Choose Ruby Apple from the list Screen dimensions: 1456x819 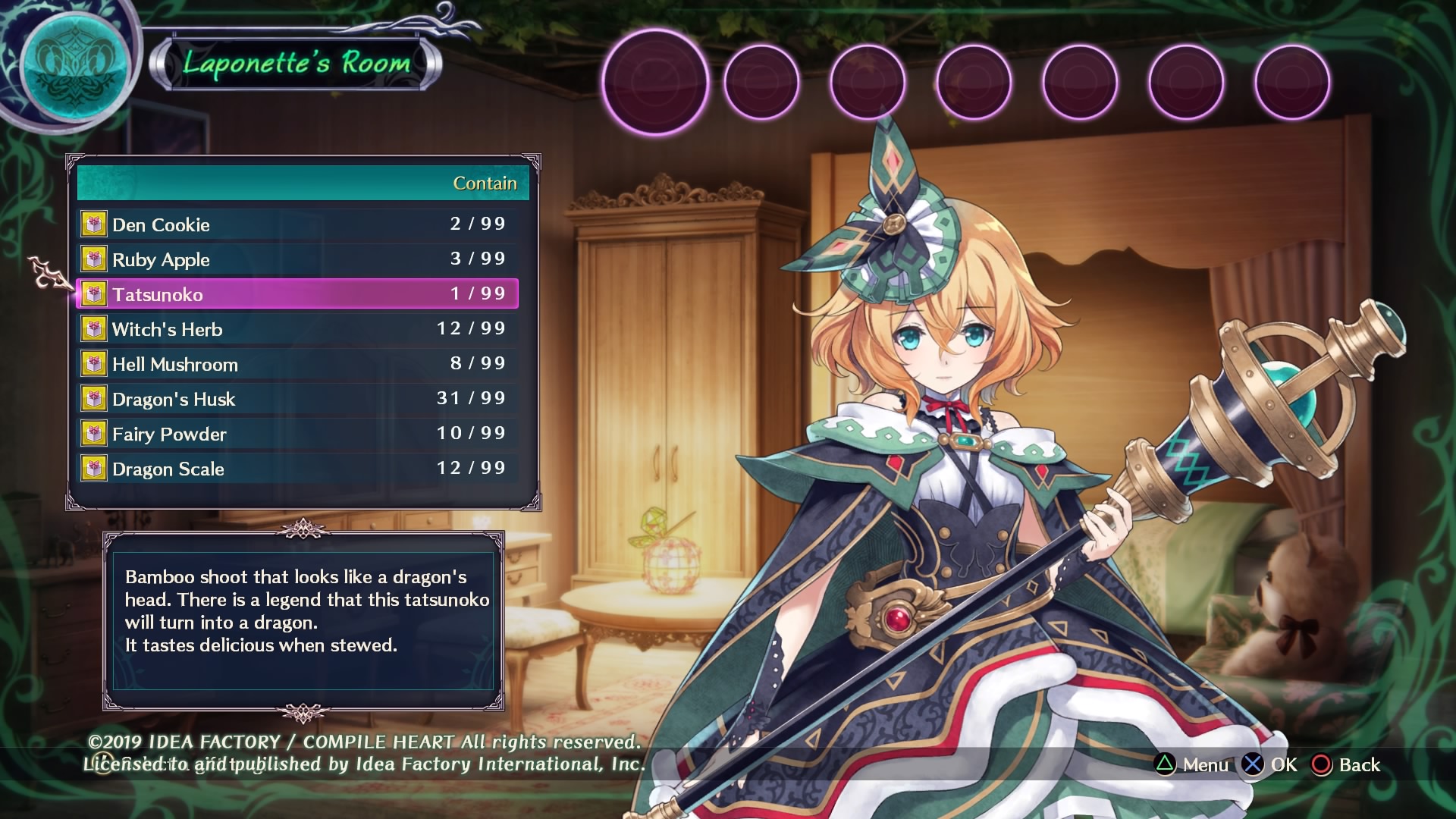(x=299, y=259)
